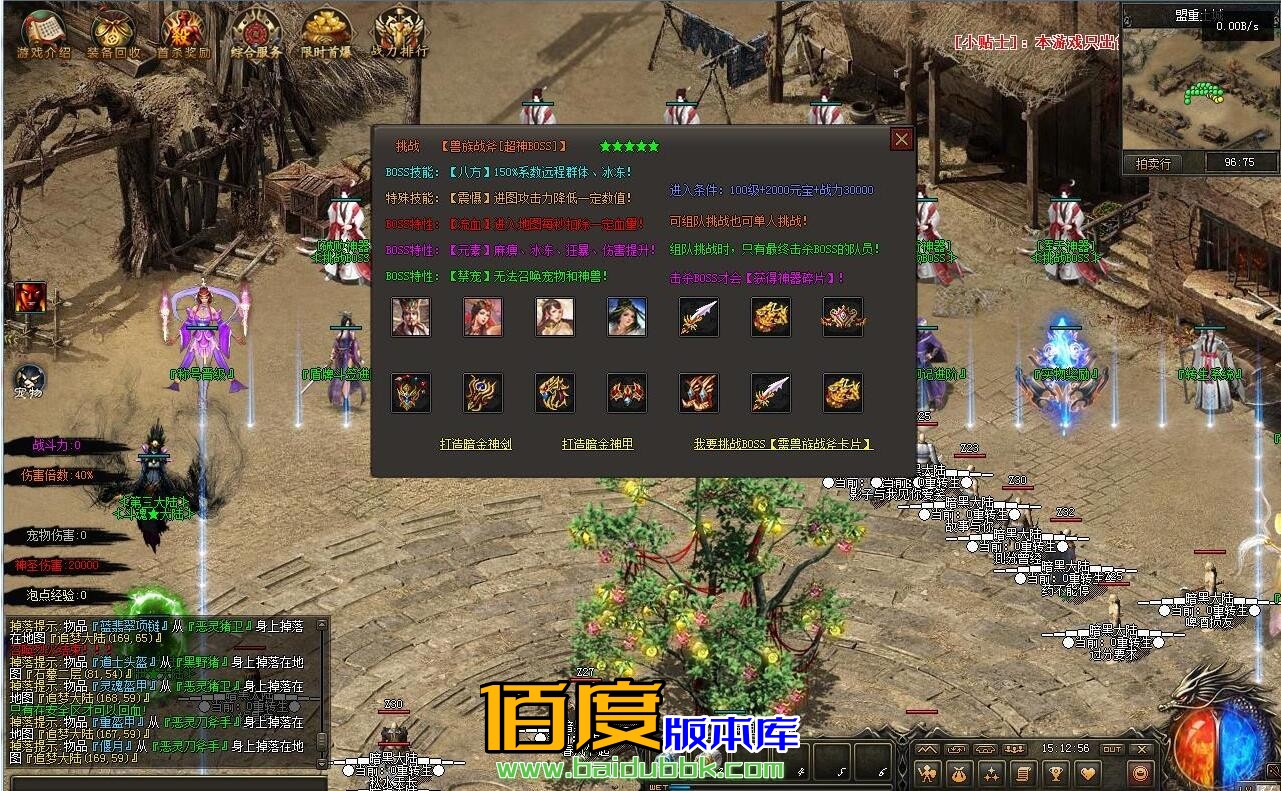Select the male general portrait reward
Viewport: 1281px width, 791px height.
click(411, 317)
